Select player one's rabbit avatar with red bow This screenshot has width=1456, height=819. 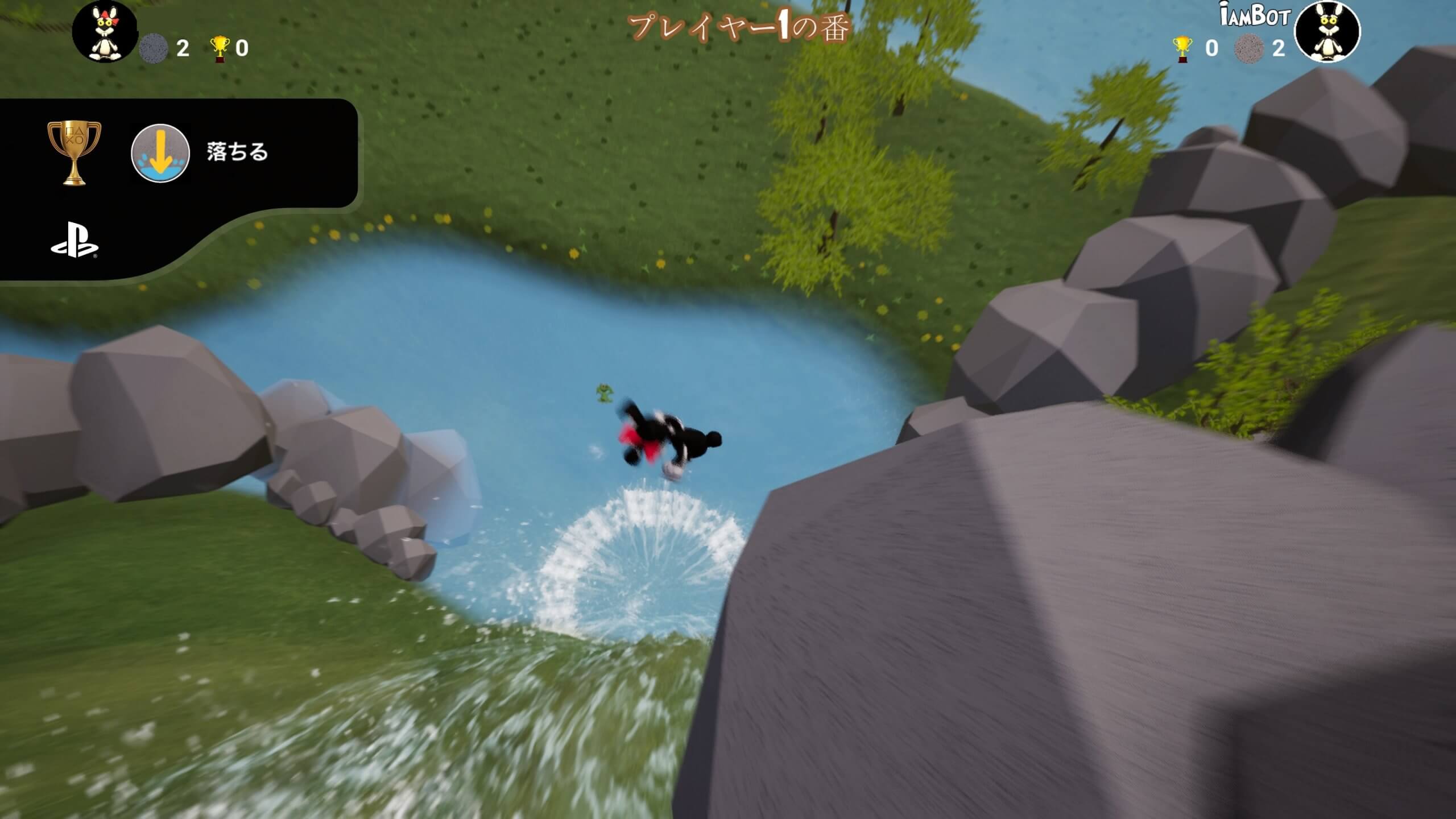[105, 31]
